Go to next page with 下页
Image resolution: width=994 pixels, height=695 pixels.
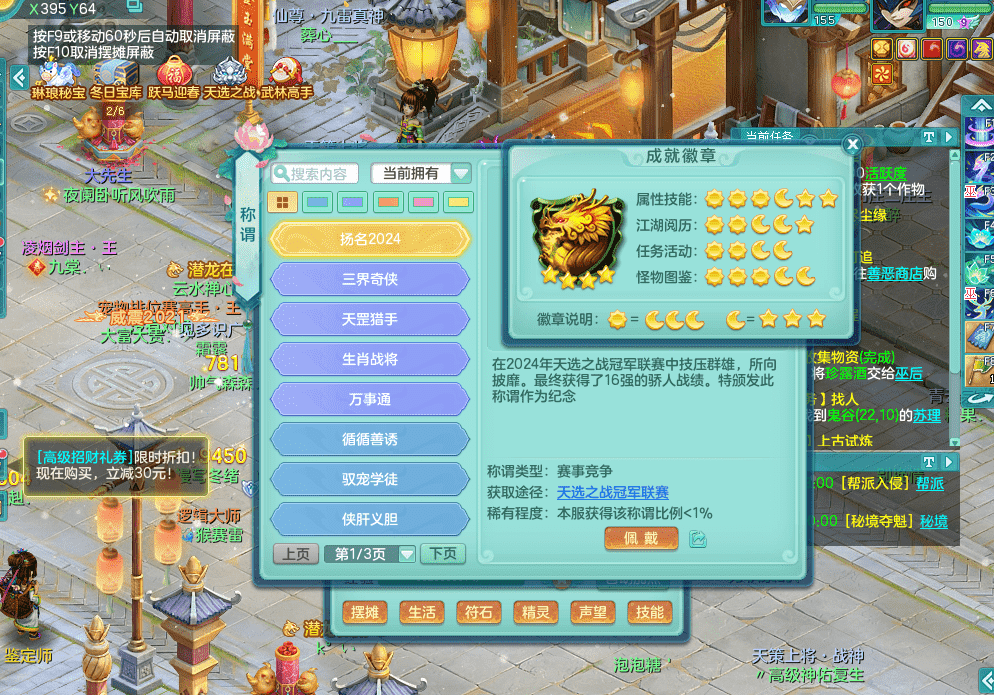coord(443,554)
